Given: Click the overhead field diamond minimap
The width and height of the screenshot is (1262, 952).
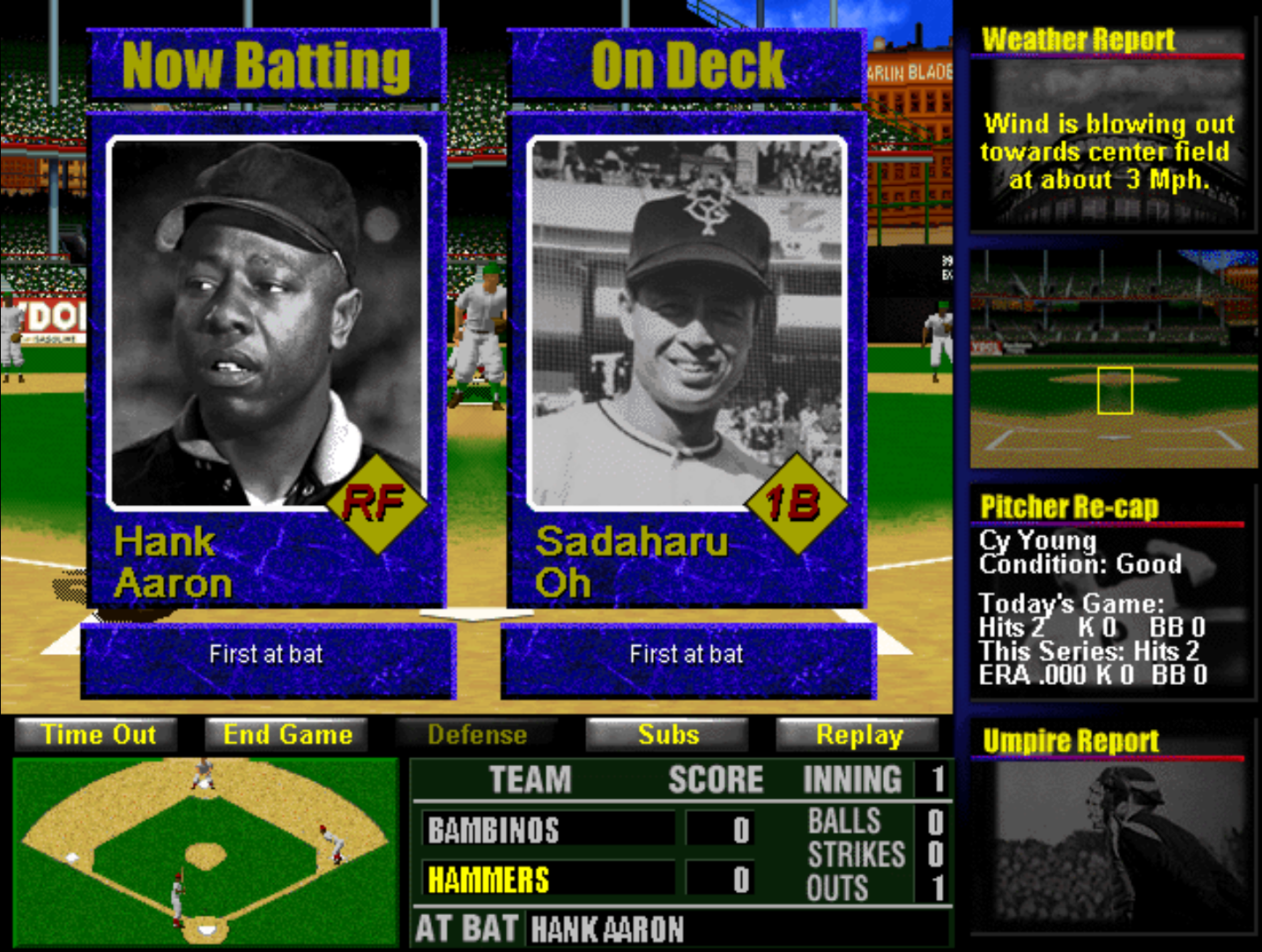Looking at the screenshot, I should [206, 852].
